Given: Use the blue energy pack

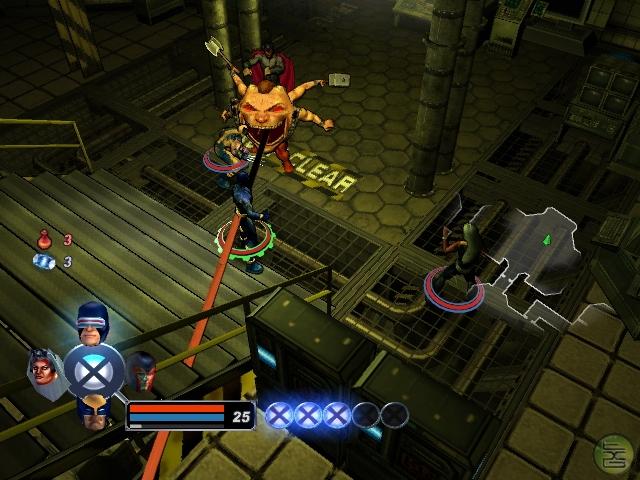Looking at the screenshot, I should pos(44,261).
